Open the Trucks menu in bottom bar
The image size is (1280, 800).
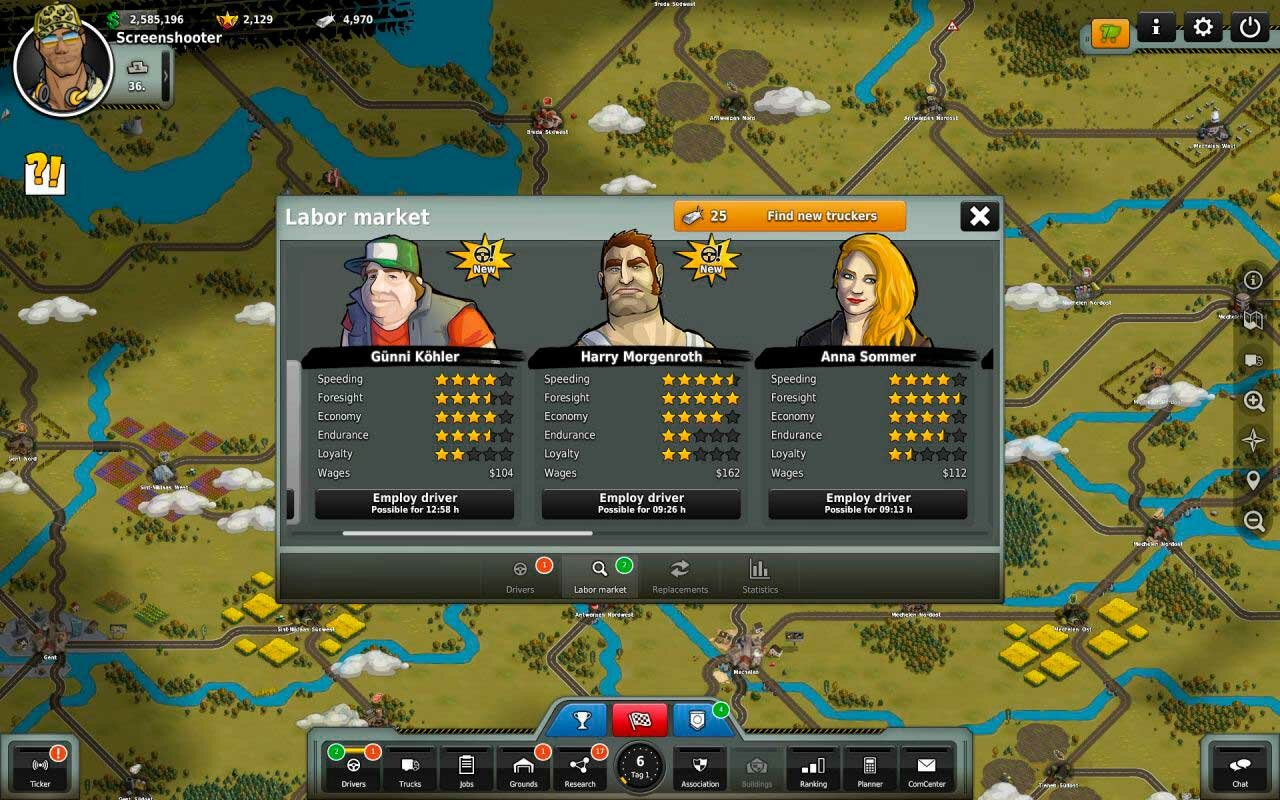pyautogui.click(x=410, y=770)
